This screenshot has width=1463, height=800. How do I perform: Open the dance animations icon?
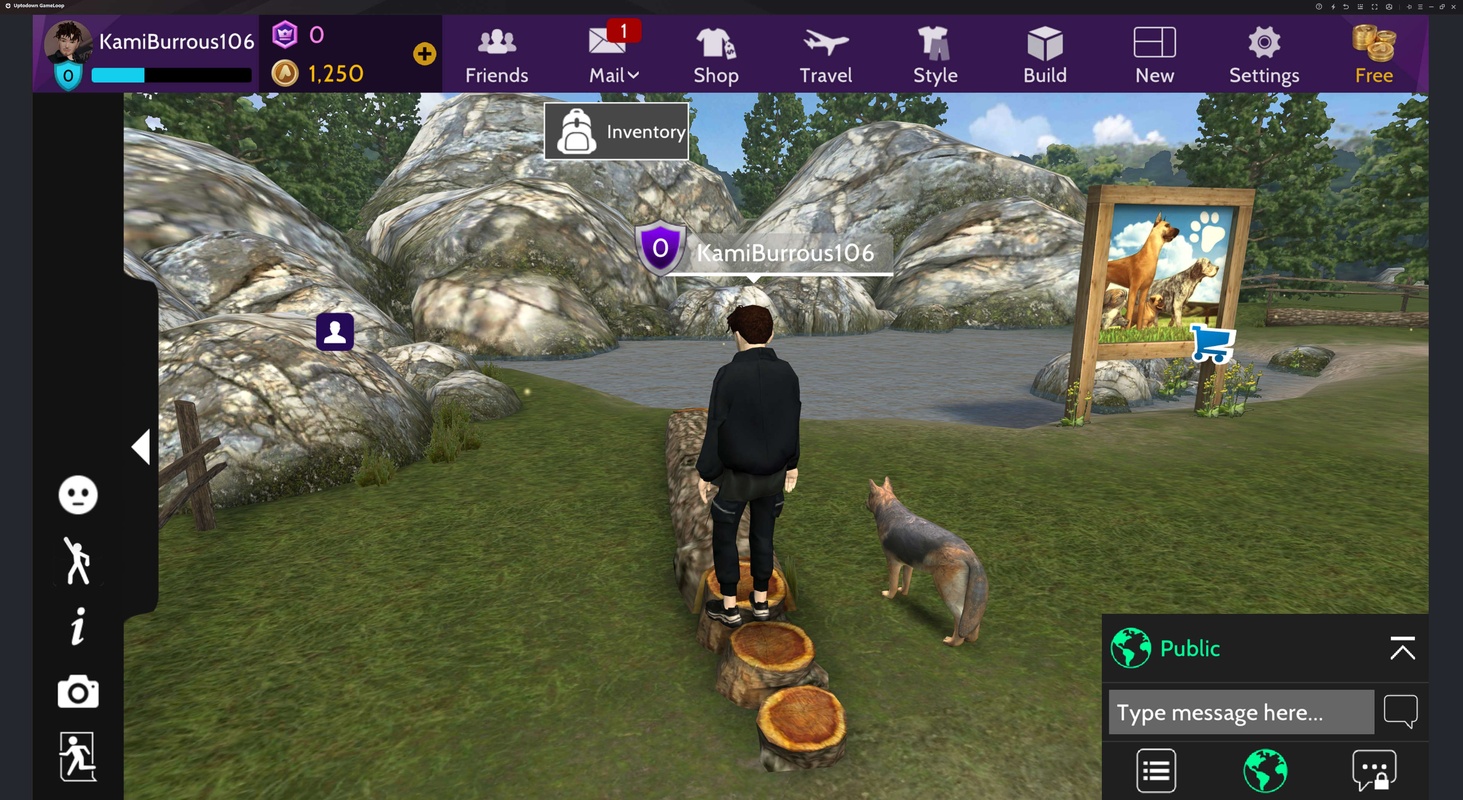[x=78, y=560]
